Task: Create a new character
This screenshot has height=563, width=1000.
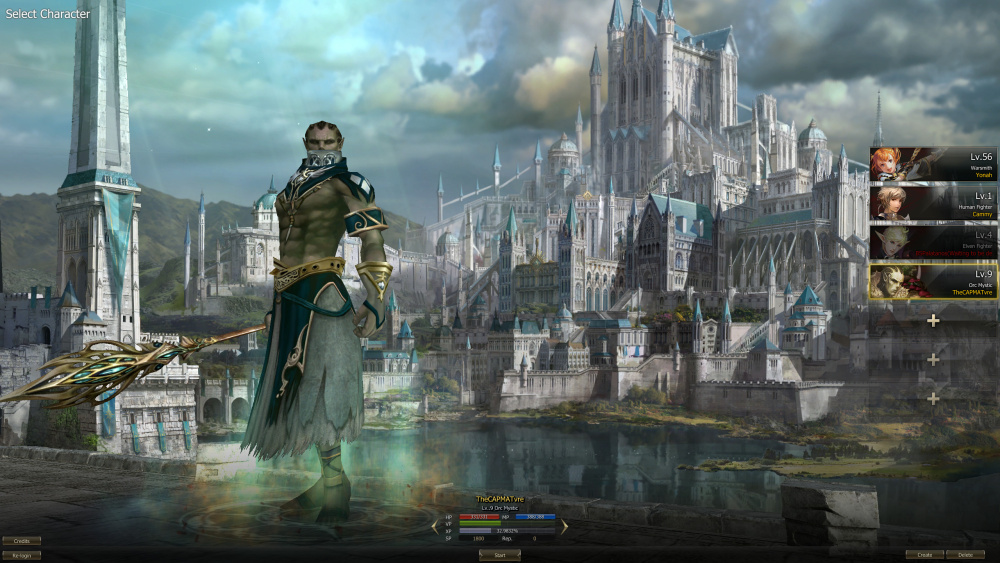Action: coord(925,554)
